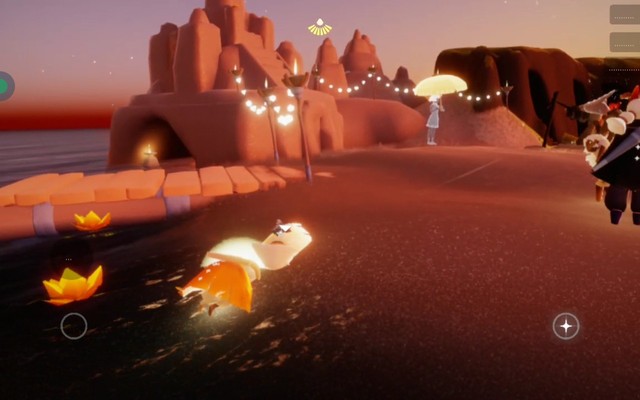Open the cape wing energy fan icon
The width and height of the screenshot is (640, 400).
tap(319, 28)
